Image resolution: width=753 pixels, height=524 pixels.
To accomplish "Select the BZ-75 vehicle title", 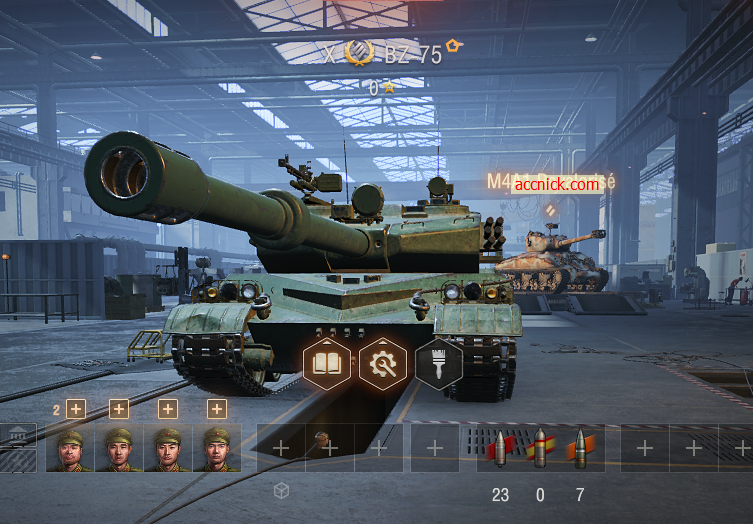I will click(413, 55).
